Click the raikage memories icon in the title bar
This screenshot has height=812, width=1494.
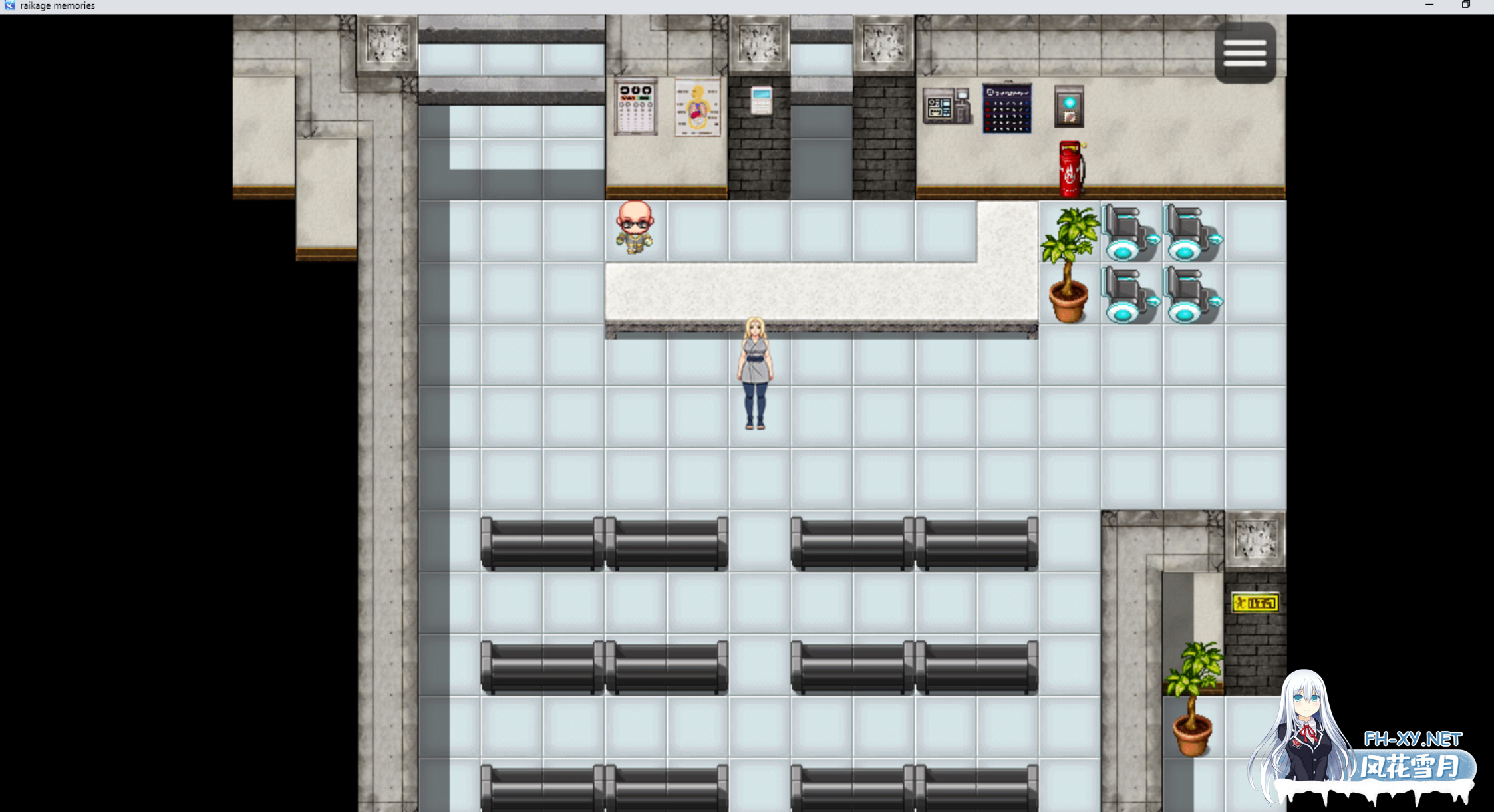pos(9,6)
